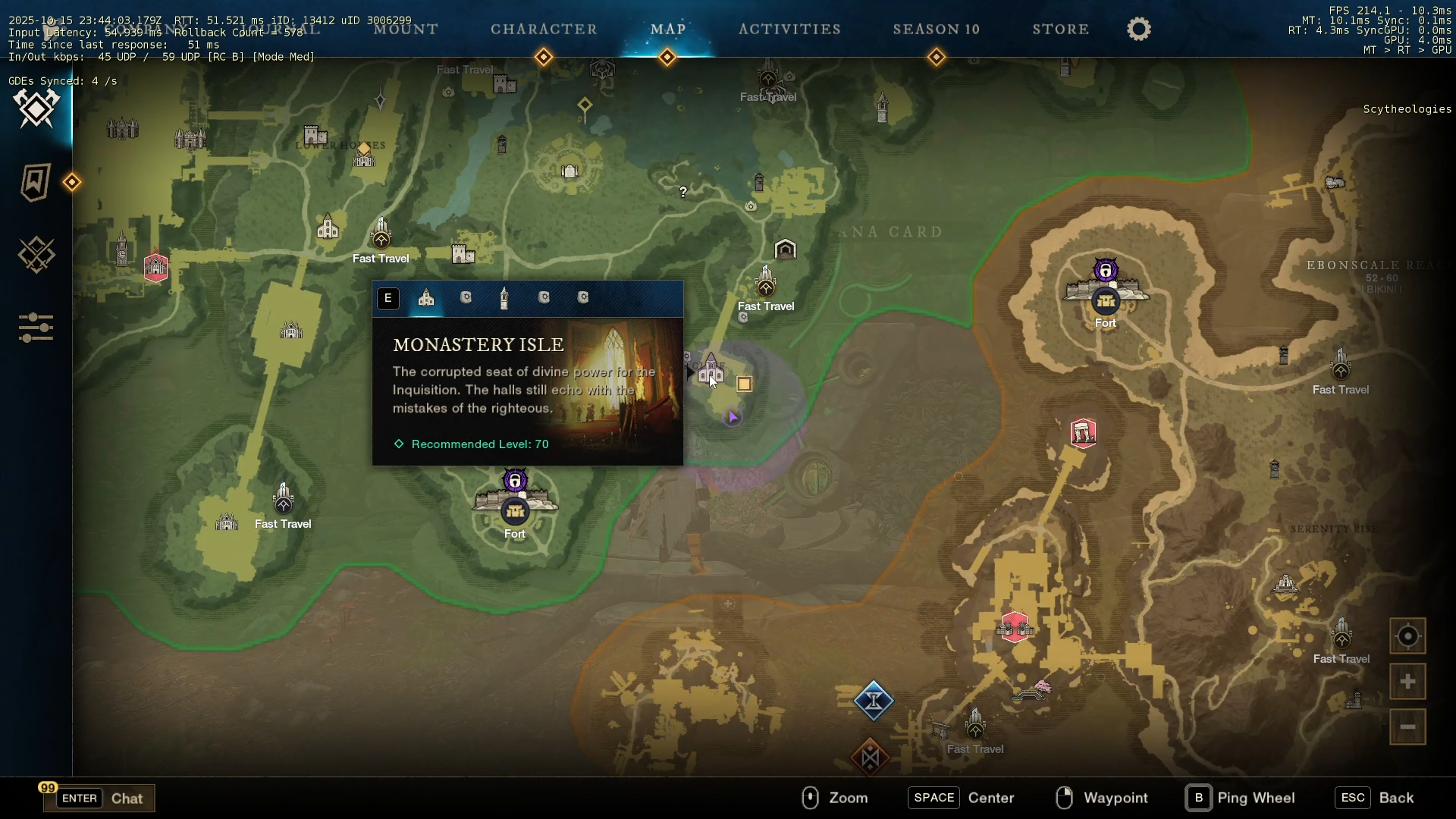Viewport: 1456px width, 819px height.
Task: Click the Back button
Action: pos(1376,798)
